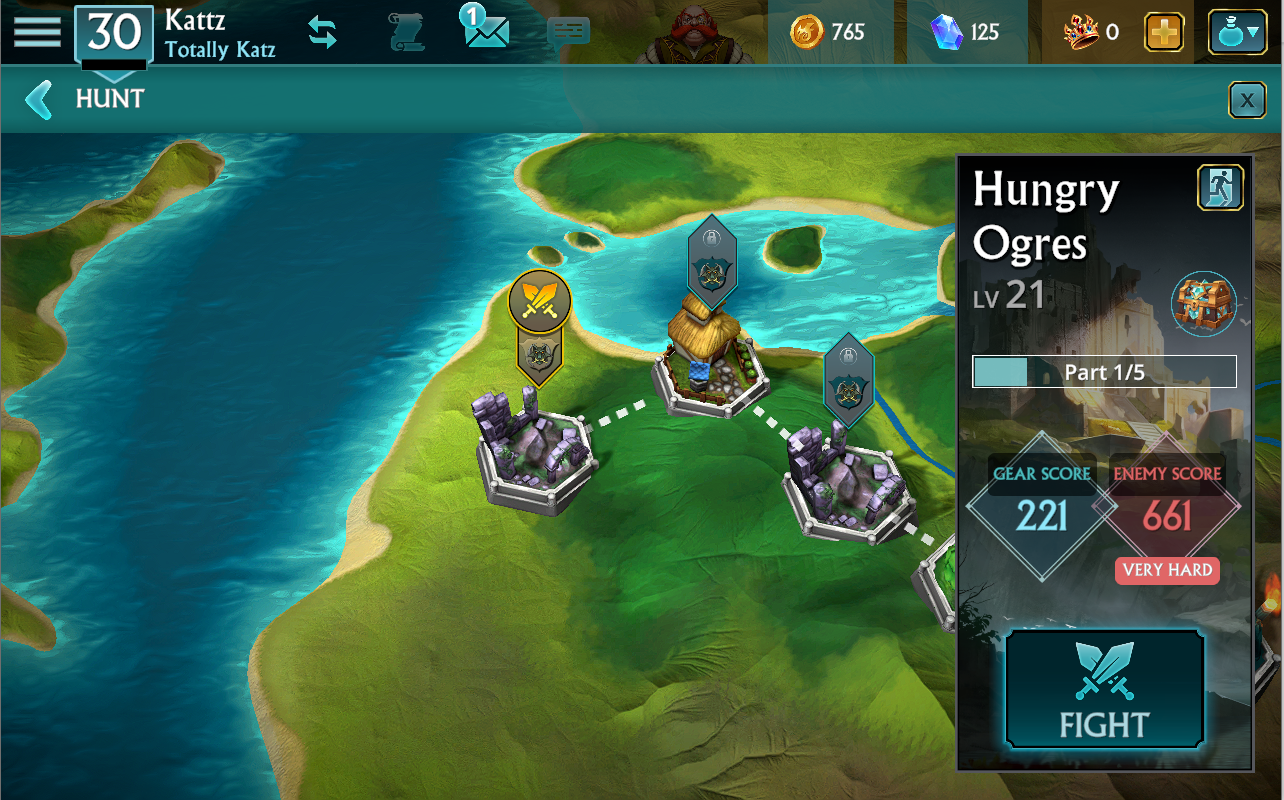Tap the gold coin currency counter
1284x800 pixels.
coord(827,32)
